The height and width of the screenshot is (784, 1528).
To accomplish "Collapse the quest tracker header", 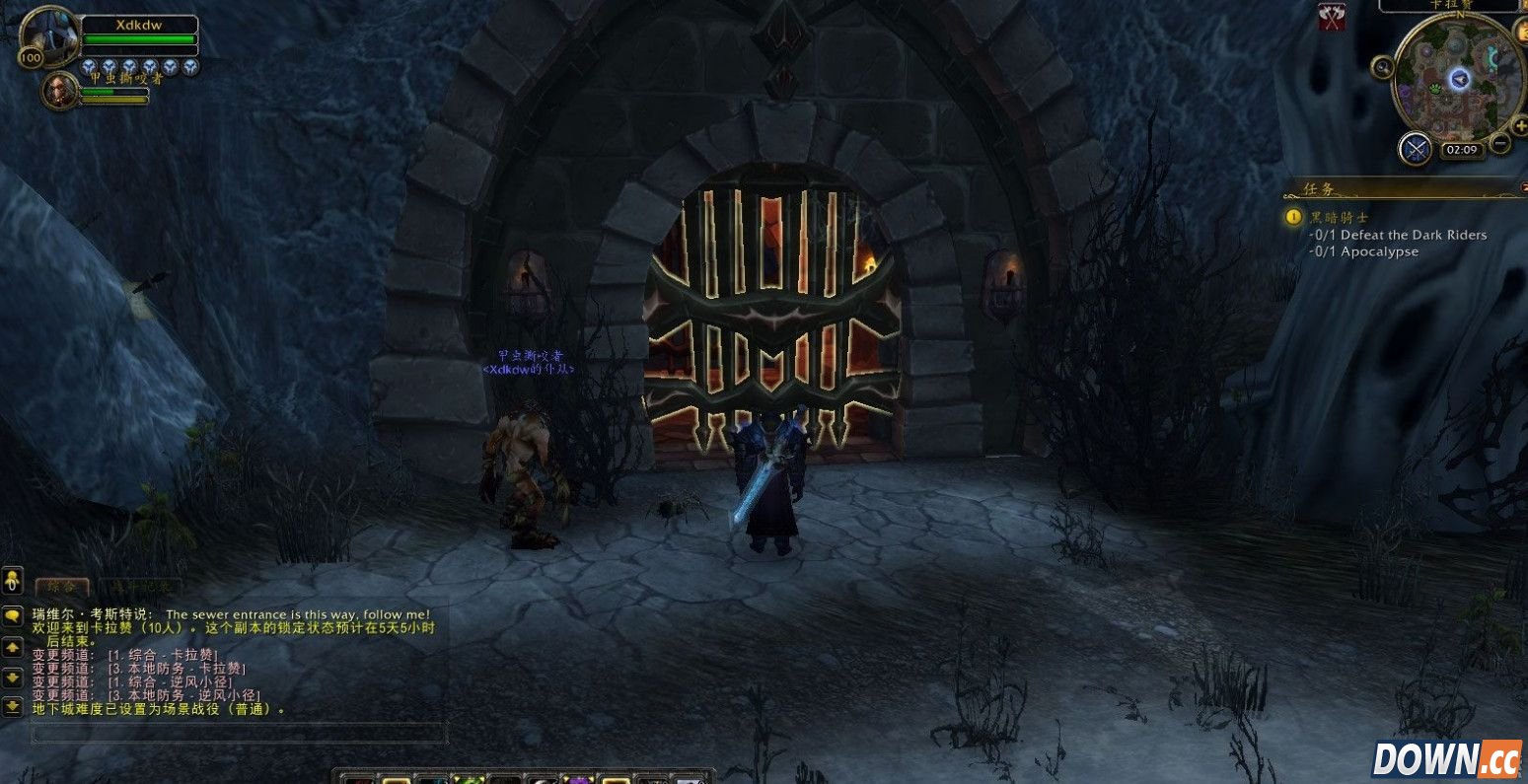I will click(1522, 186).
